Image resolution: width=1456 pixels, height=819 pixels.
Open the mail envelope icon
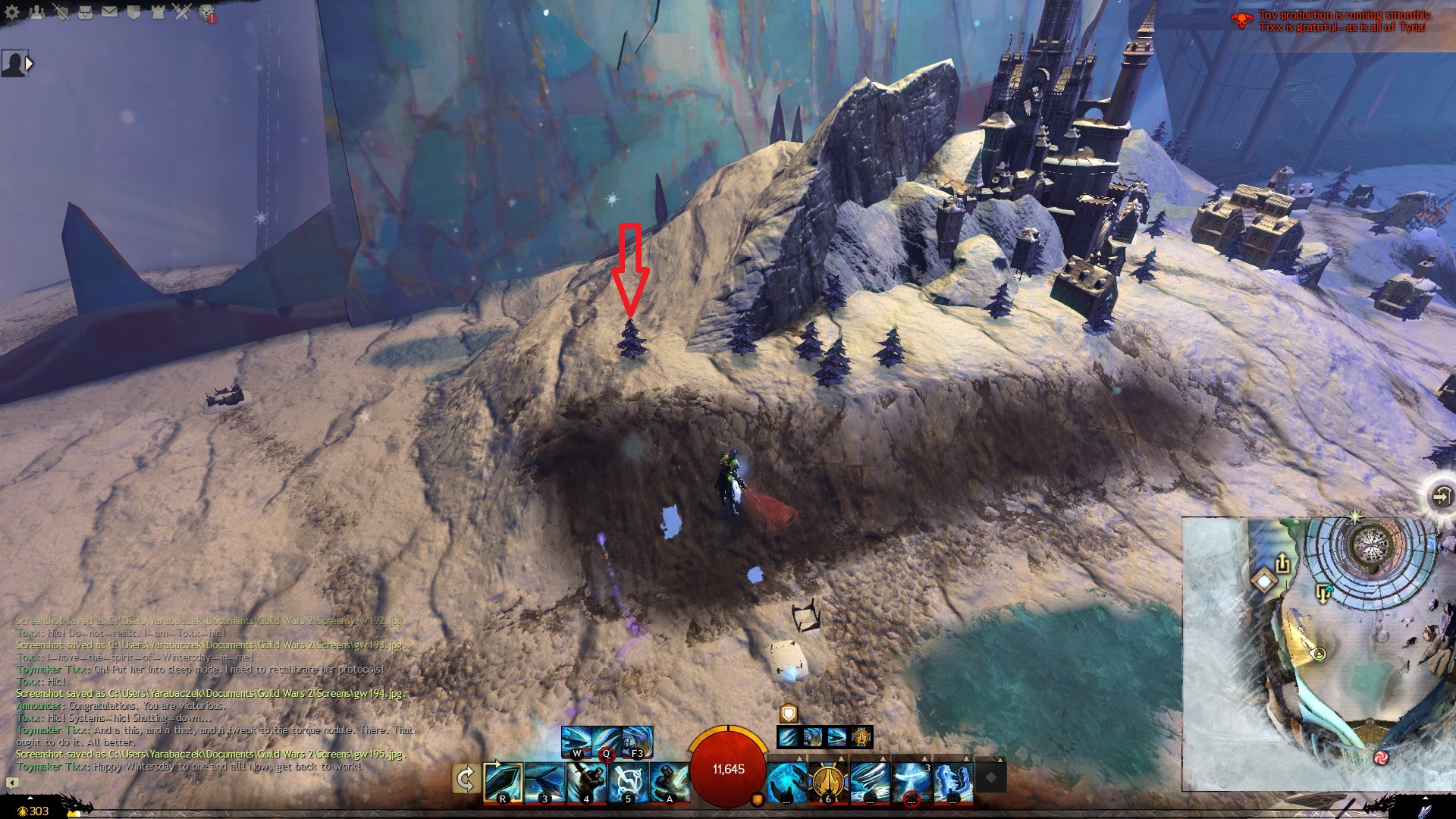(109, 12)
